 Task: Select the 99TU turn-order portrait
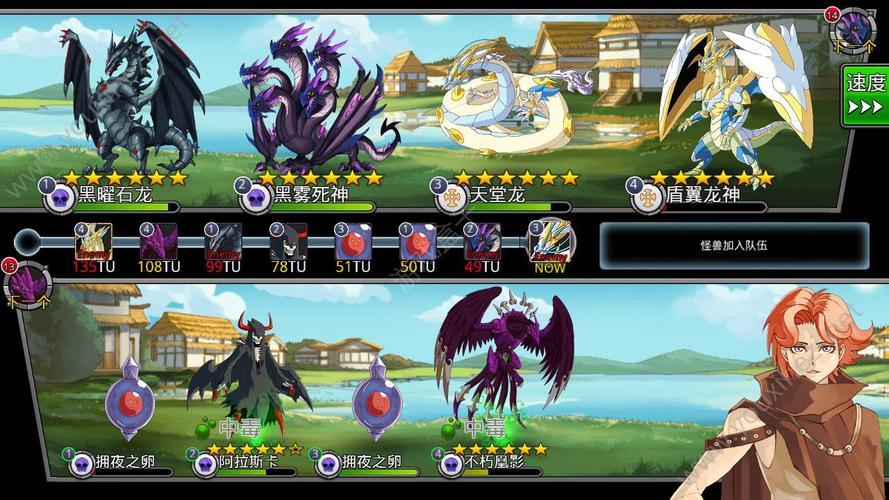(224, 242)
